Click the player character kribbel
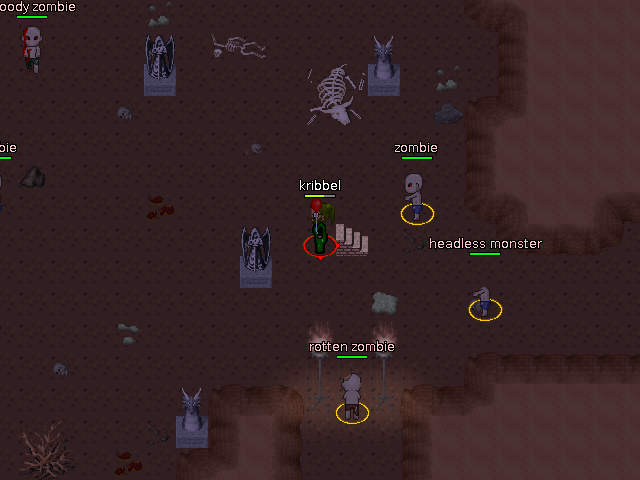 click(320, 229)
